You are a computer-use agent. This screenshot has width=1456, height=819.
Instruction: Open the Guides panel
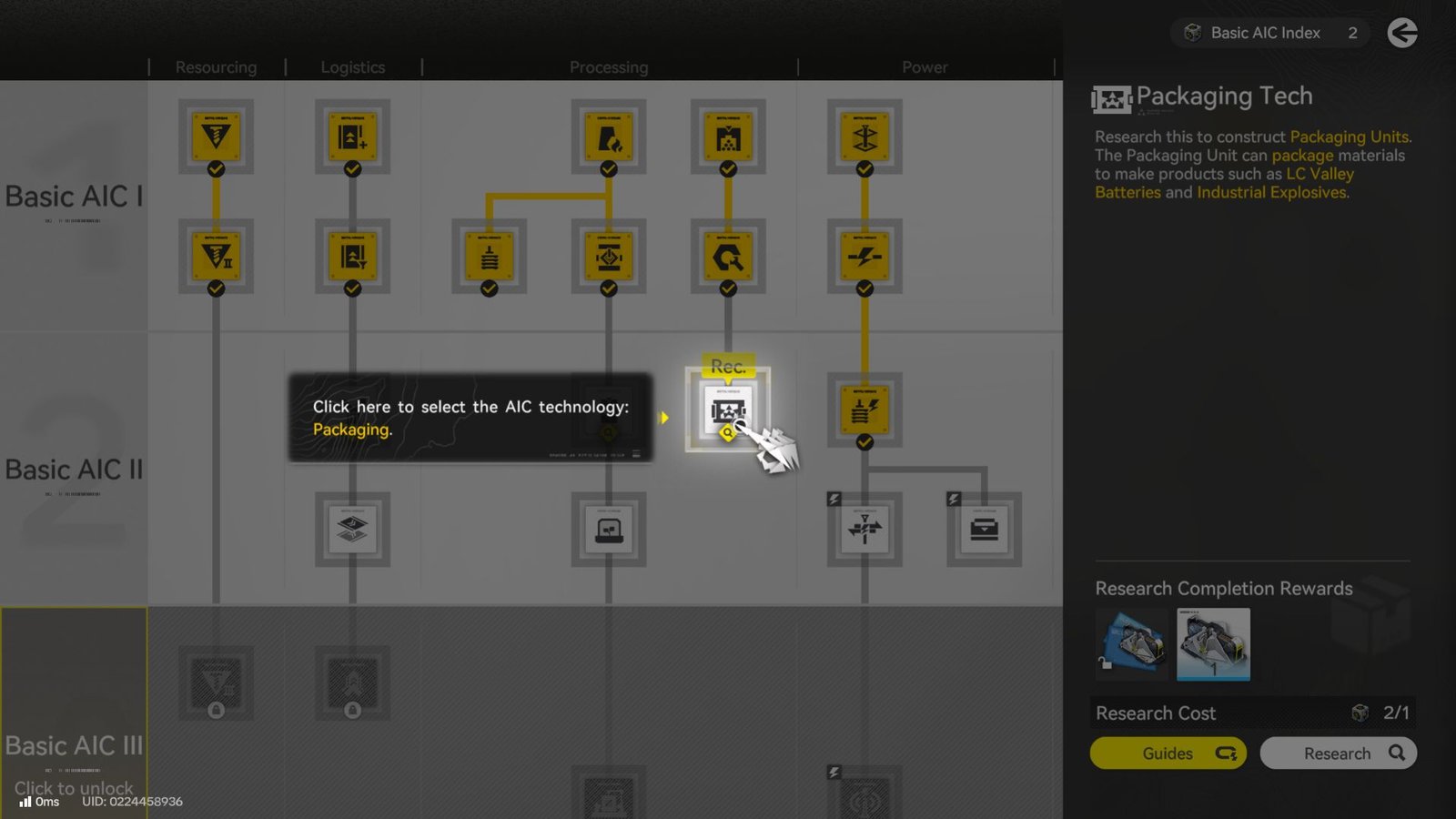[x=1168, y=753]
